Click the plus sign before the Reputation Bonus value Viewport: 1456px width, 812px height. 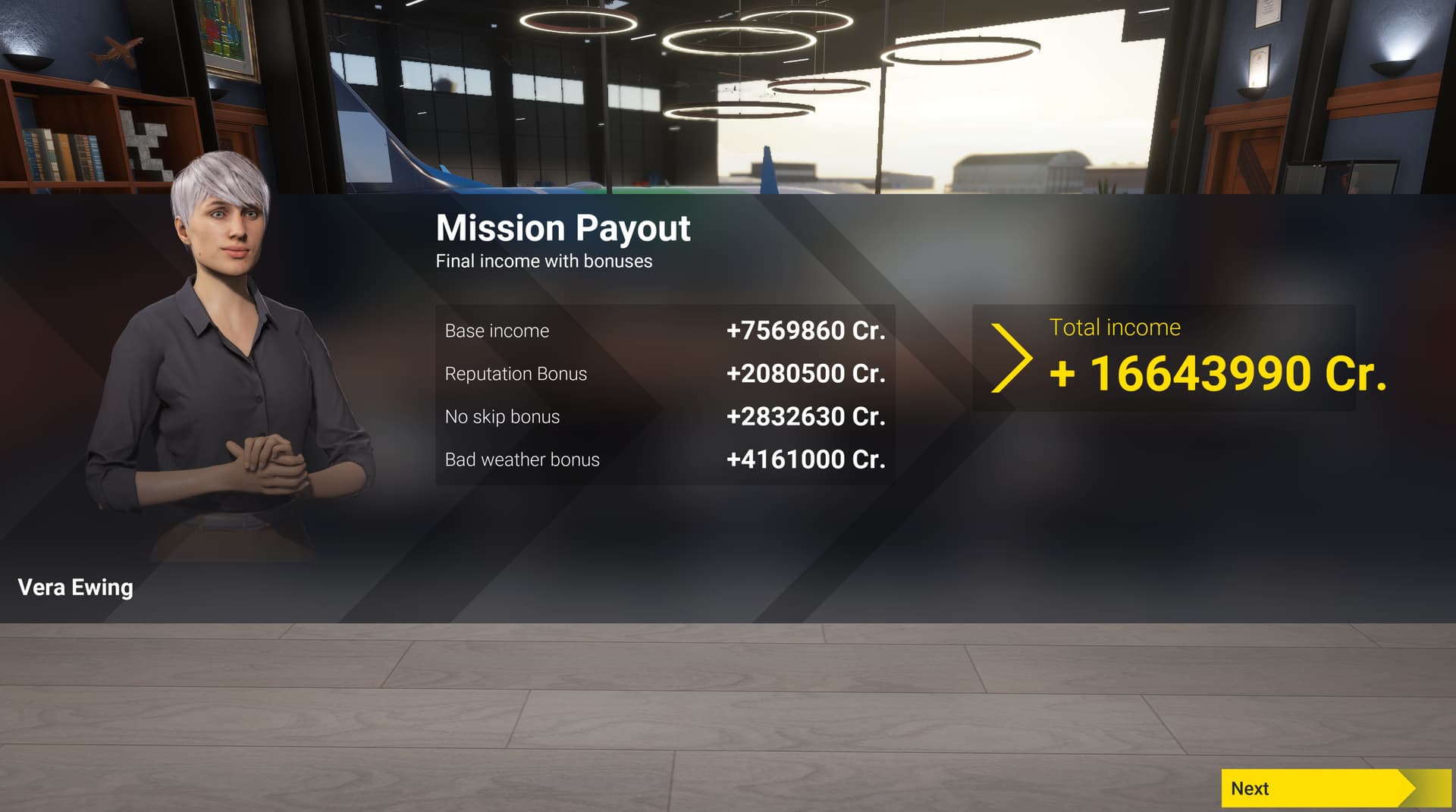coord(735,373)
